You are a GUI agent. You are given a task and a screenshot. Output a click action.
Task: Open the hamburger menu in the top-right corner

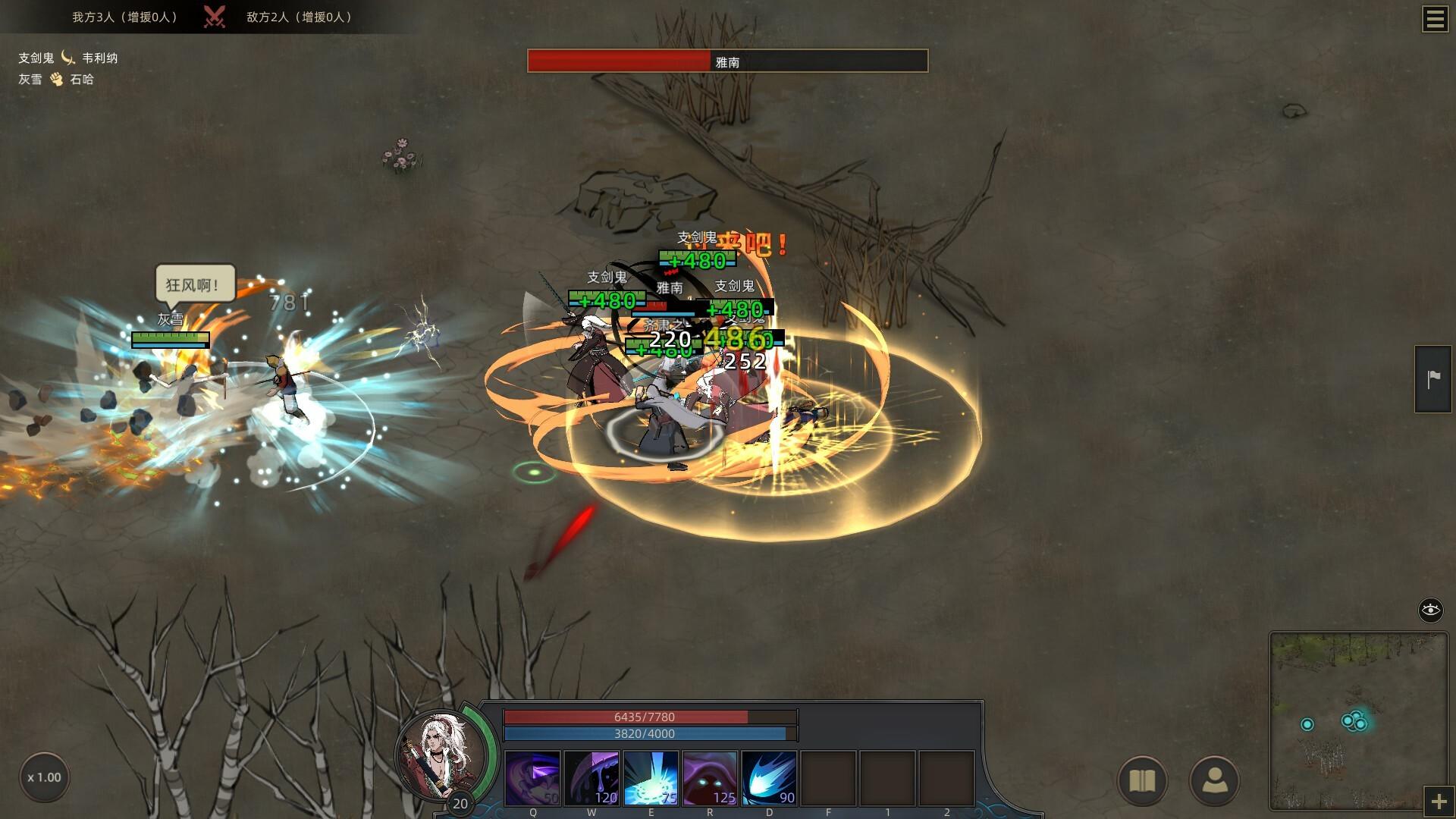tap(1434, 20)
